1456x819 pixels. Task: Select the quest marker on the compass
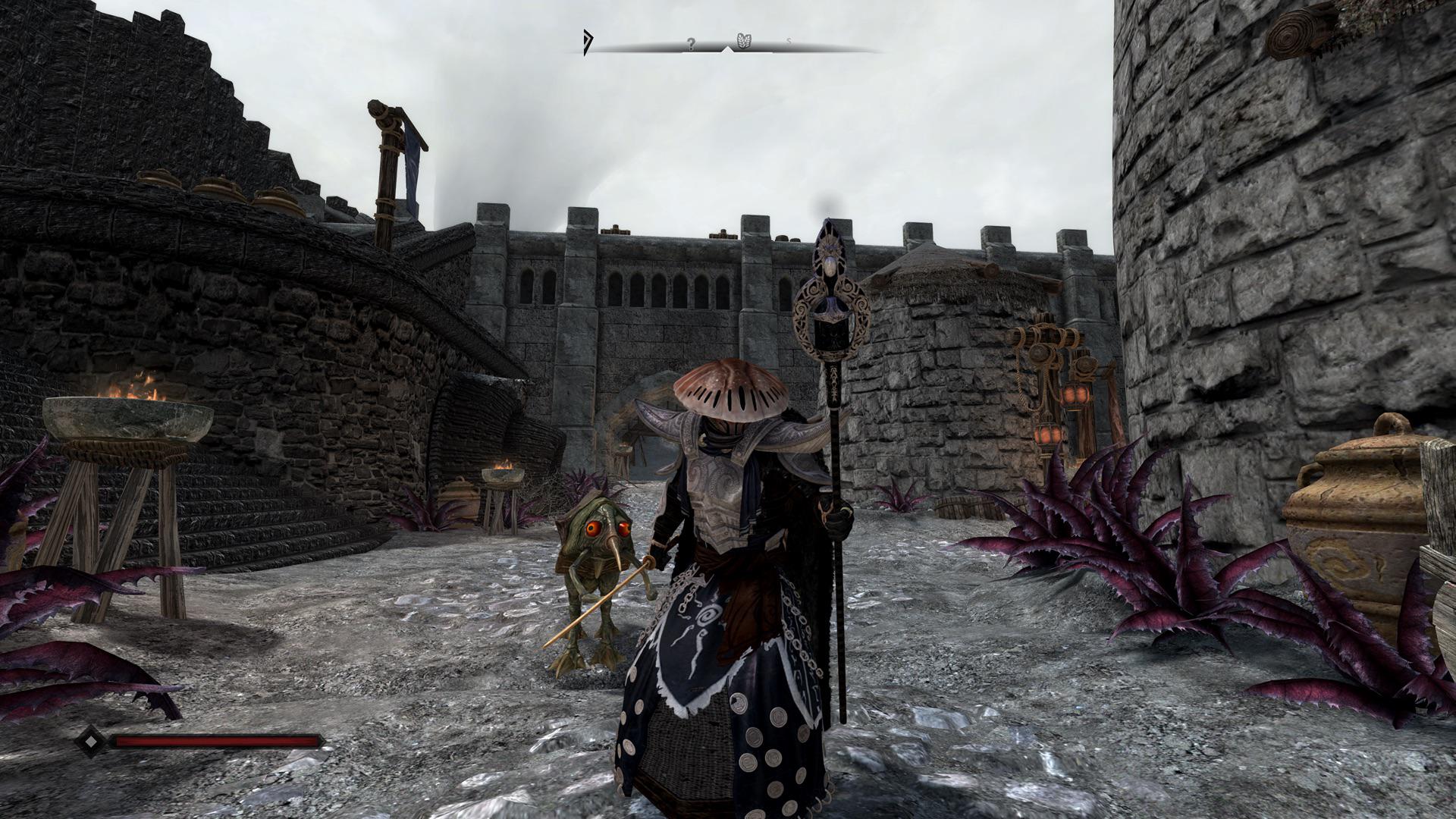pyautogui.click(x=690, y=44)
